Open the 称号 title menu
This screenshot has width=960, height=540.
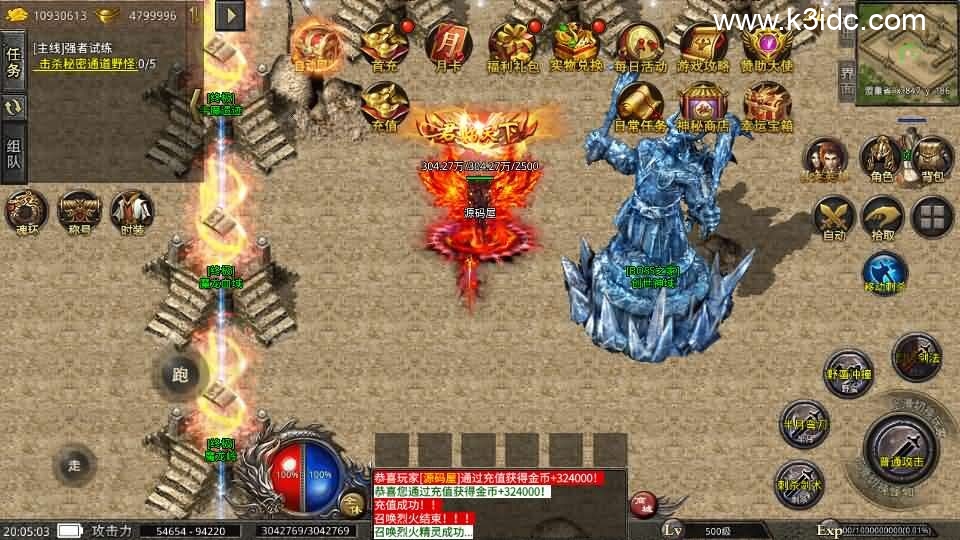[x=79, y=211]
